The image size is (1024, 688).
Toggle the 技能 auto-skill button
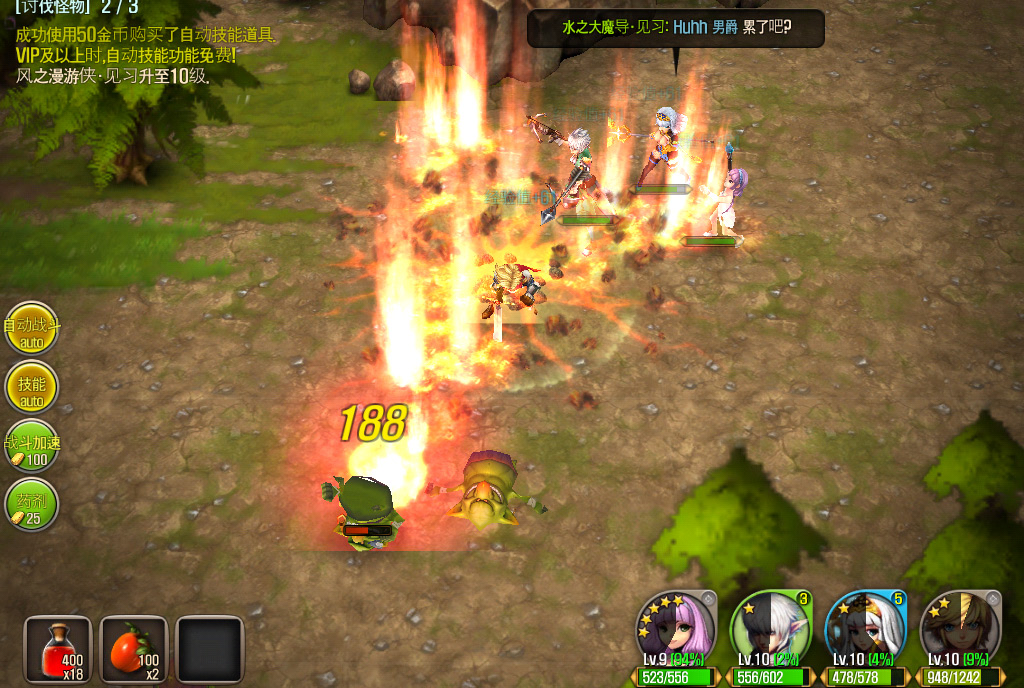[x=31, y=388]
